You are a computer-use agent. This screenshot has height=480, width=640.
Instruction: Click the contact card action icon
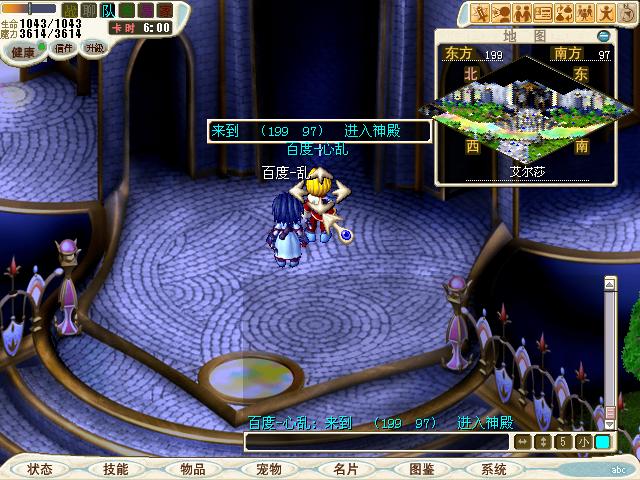(543, 13)
